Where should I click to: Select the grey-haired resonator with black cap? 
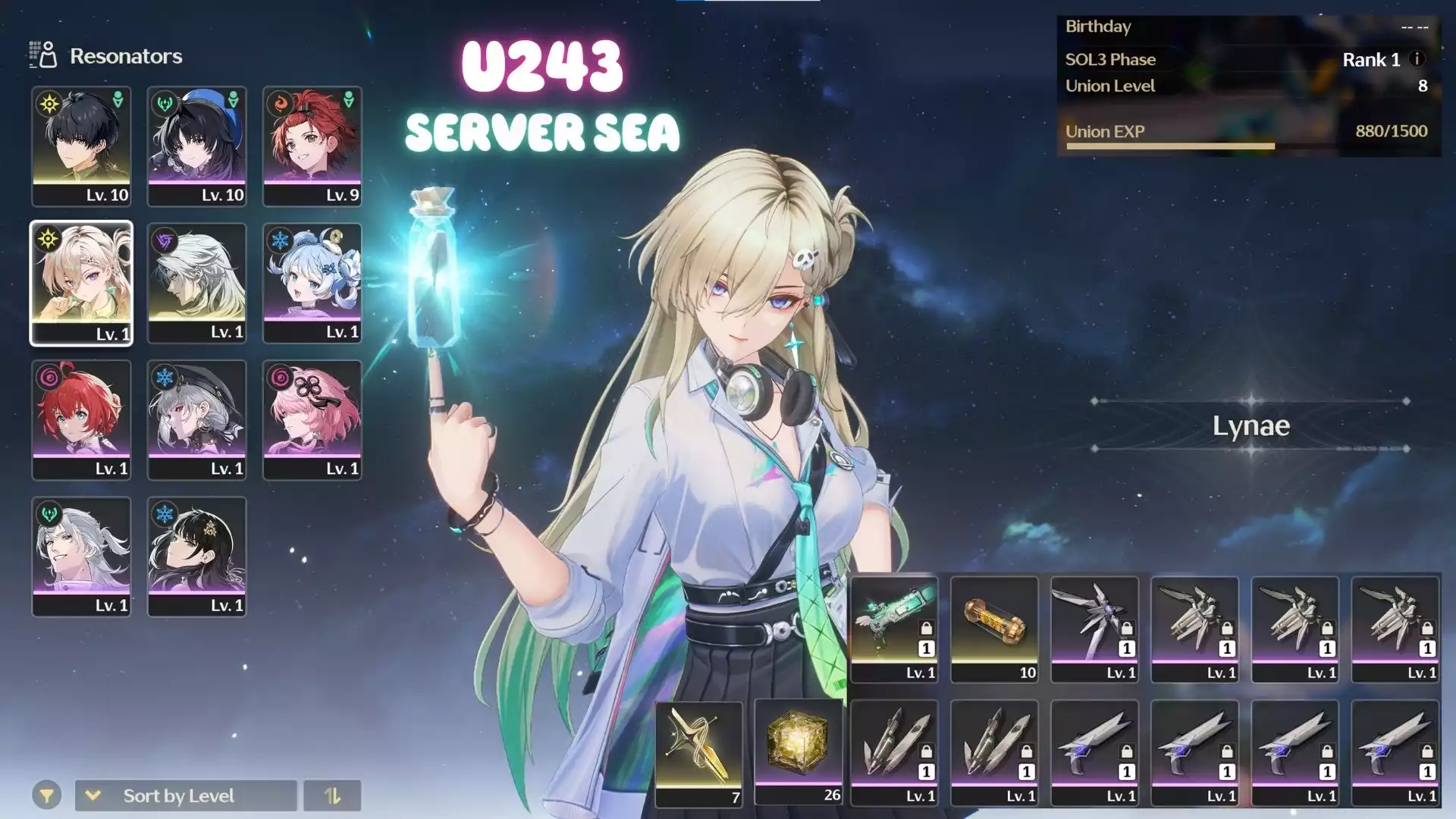click(196, 419)
